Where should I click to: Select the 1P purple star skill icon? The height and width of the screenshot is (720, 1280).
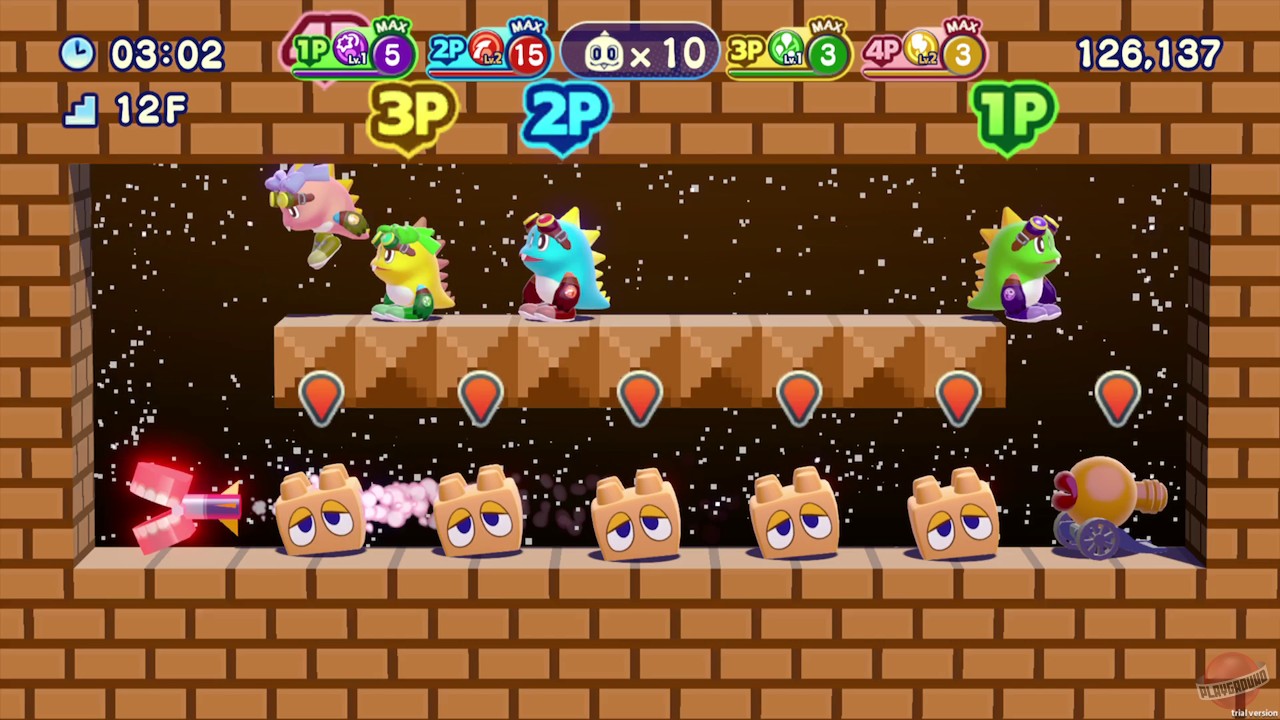pos(349,47)
